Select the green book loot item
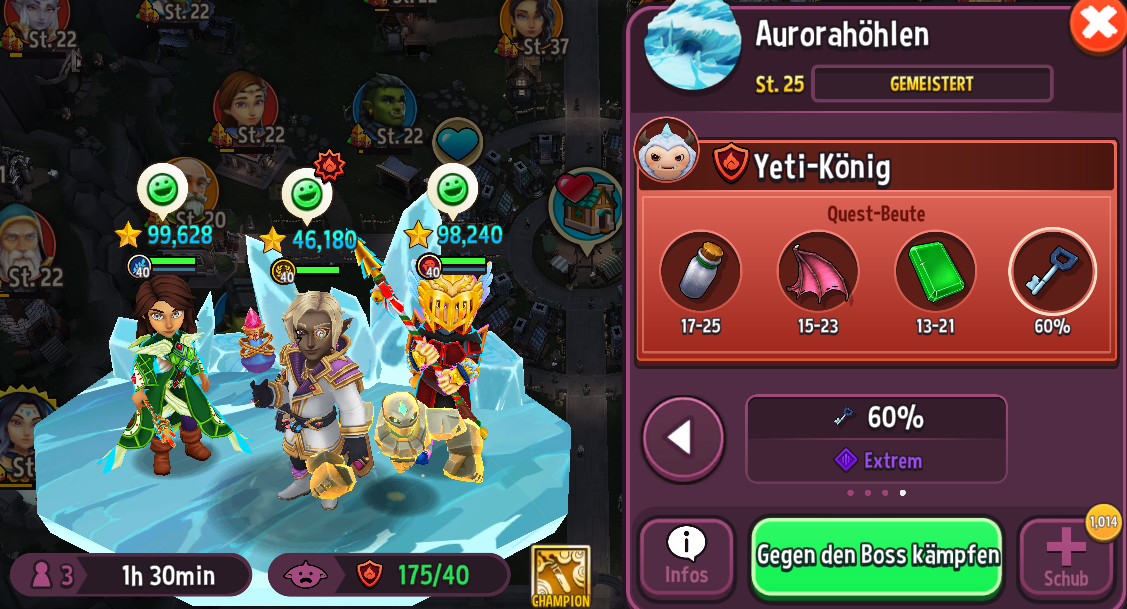 click(x=935, y=271)
